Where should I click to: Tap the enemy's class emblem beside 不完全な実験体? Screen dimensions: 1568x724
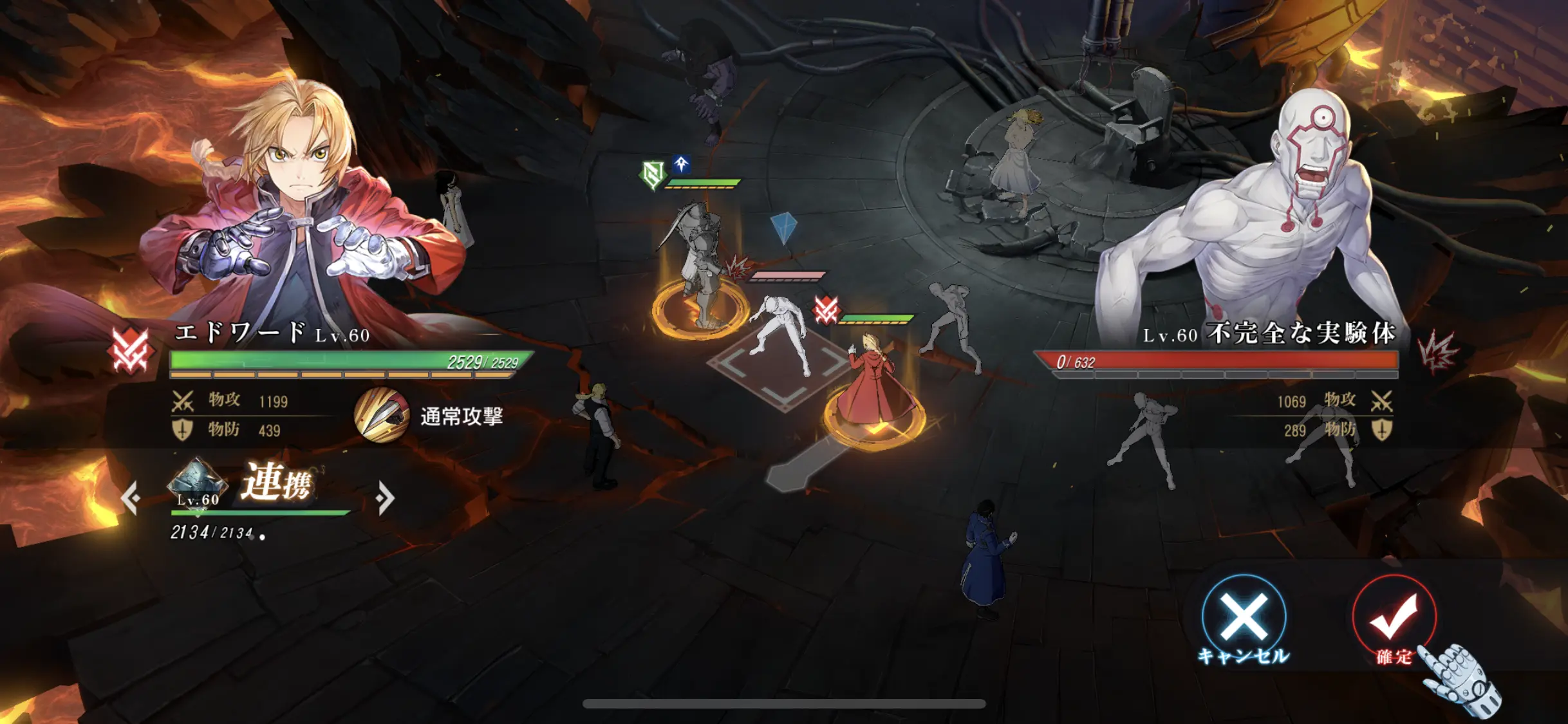[x=1438, y=352]
